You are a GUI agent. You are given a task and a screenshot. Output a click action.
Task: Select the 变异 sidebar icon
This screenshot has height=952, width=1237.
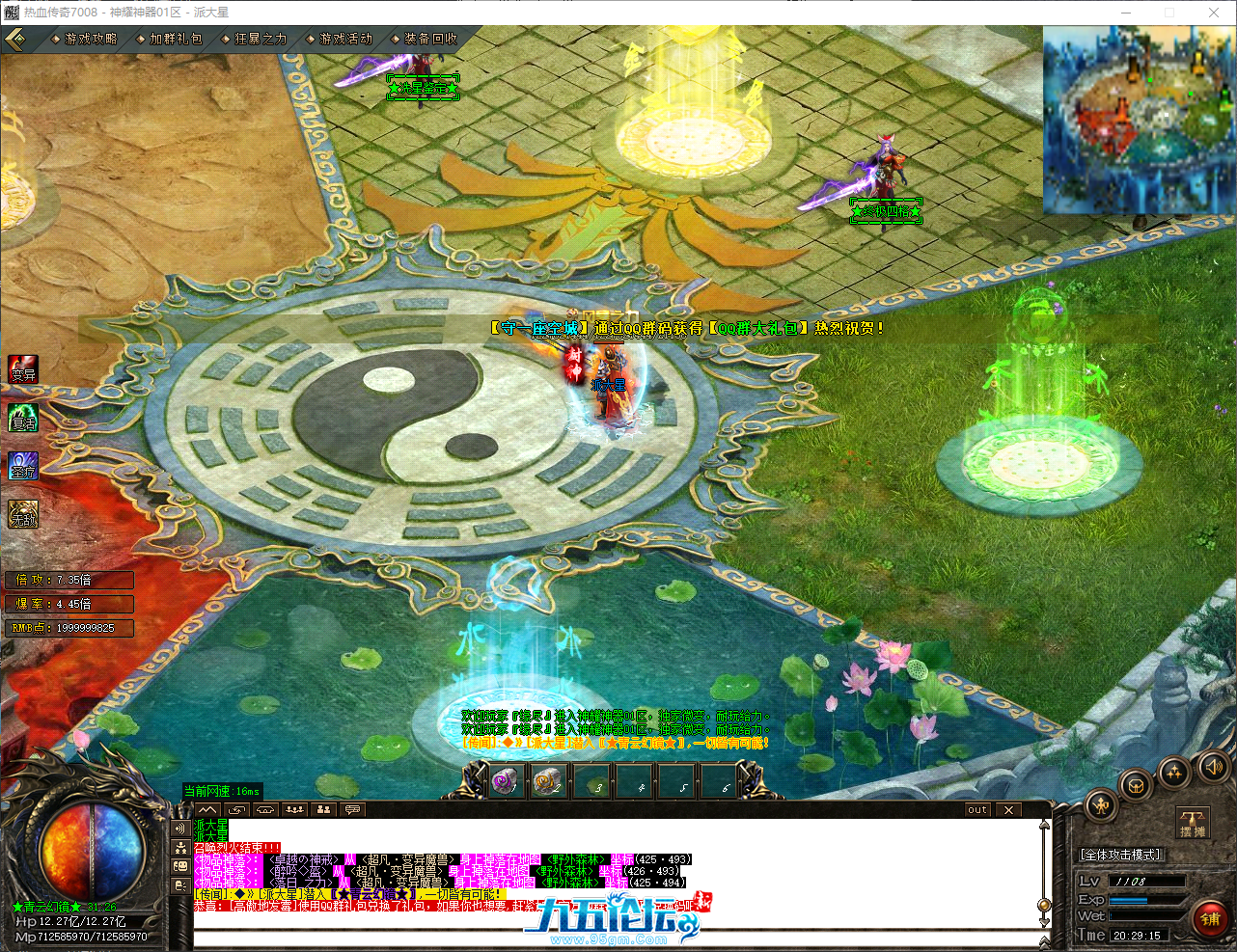(x=22, y=370)
